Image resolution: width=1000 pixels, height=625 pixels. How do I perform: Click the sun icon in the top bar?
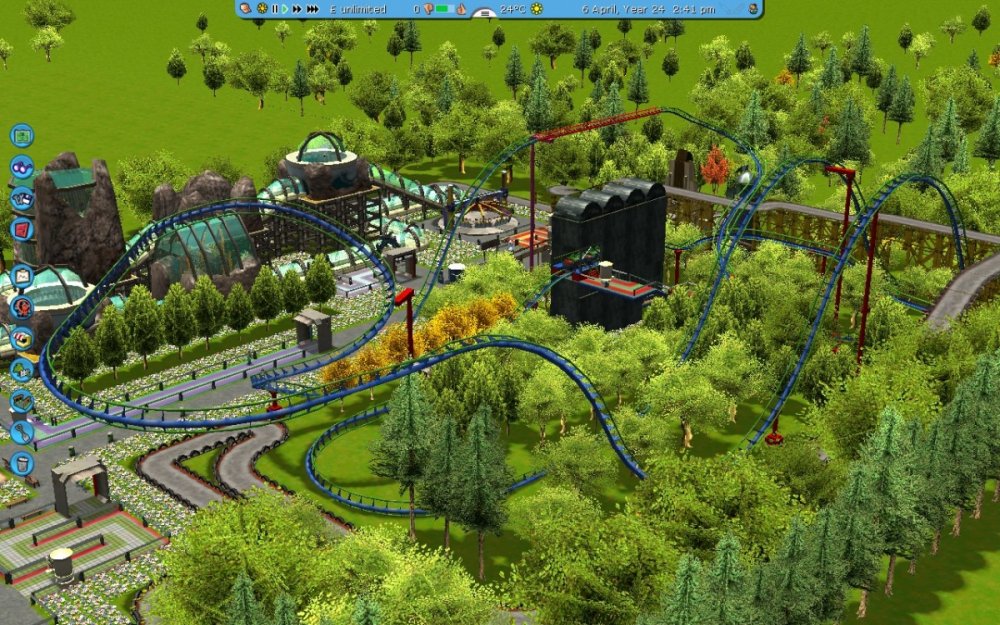pos(536,9)
